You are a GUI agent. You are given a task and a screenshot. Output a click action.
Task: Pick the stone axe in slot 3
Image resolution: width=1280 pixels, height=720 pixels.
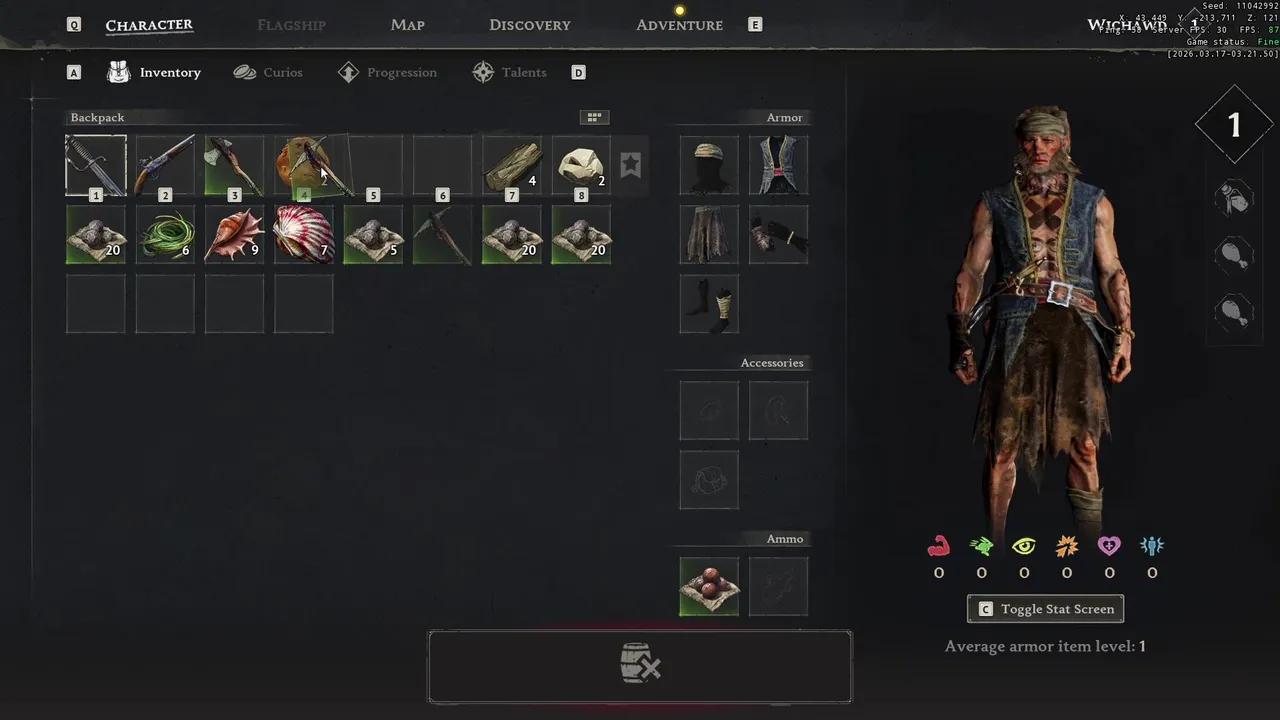(234, 165)
